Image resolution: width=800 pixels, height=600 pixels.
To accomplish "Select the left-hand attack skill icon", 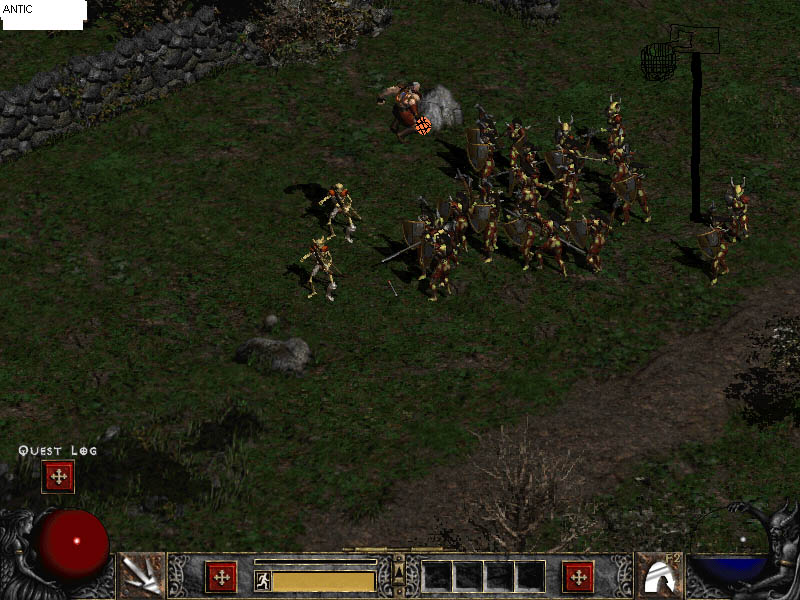I will (x=141, y=576).
